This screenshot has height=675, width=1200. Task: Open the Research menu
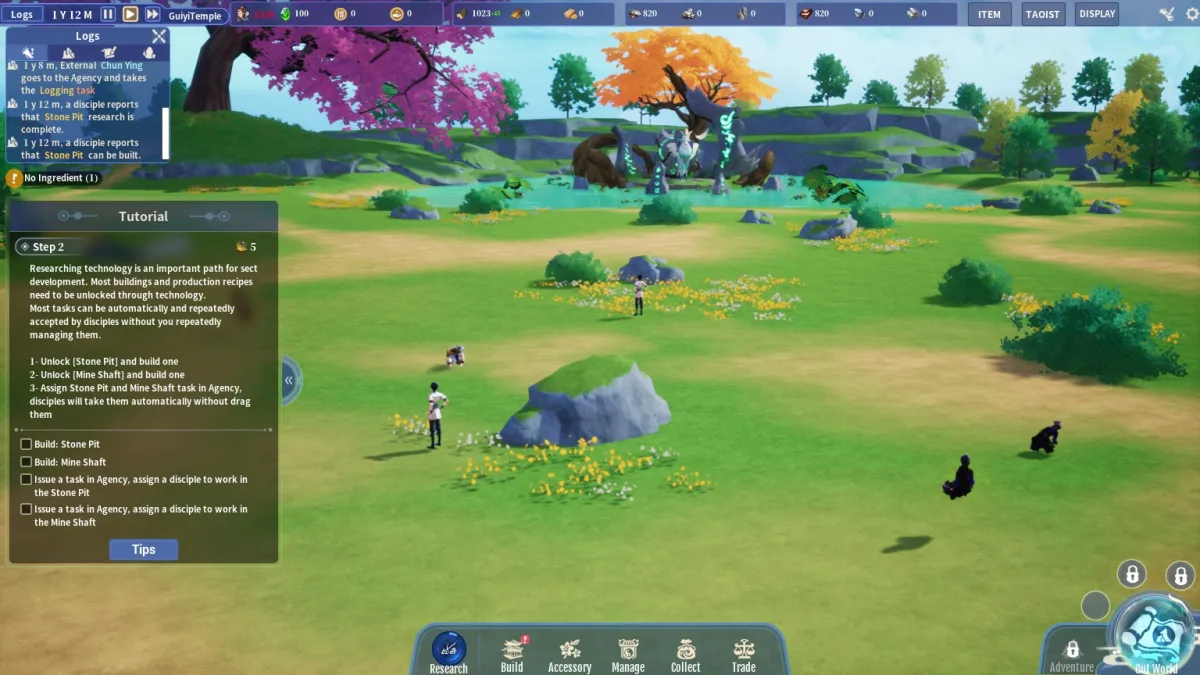click(448, 652)
